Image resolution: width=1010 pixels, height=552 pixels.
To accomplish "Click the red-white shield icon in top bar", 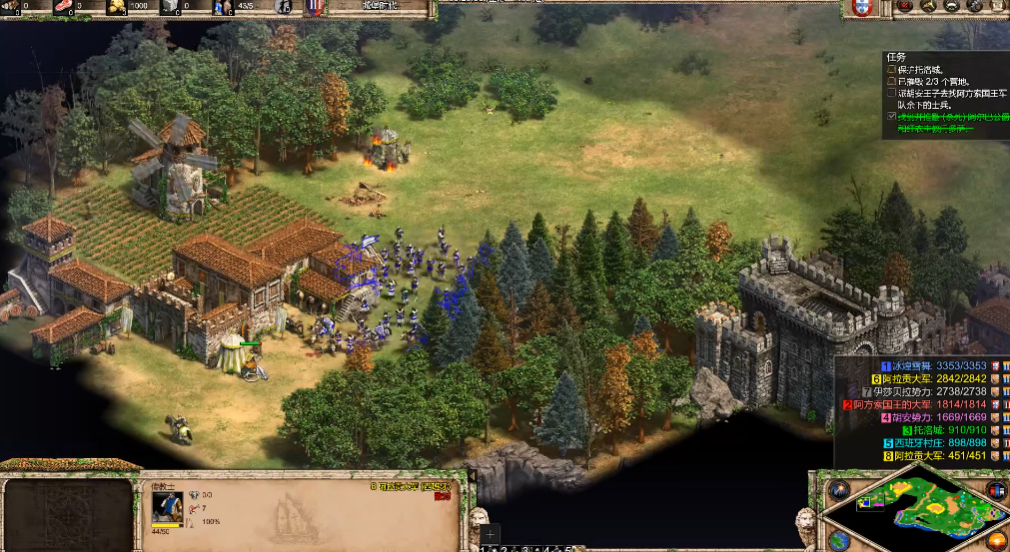I will pos(314,8).
